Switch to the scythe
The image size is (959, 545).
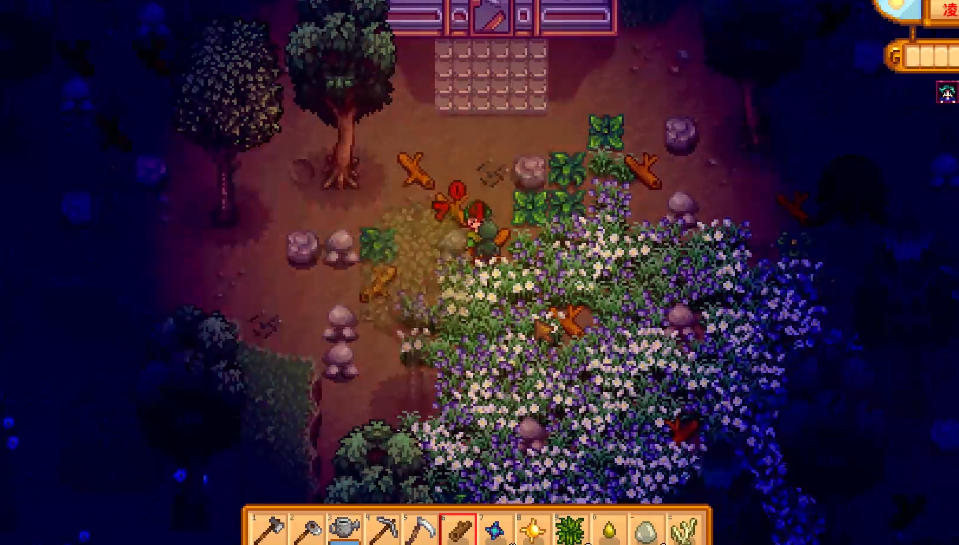(421, 529)
